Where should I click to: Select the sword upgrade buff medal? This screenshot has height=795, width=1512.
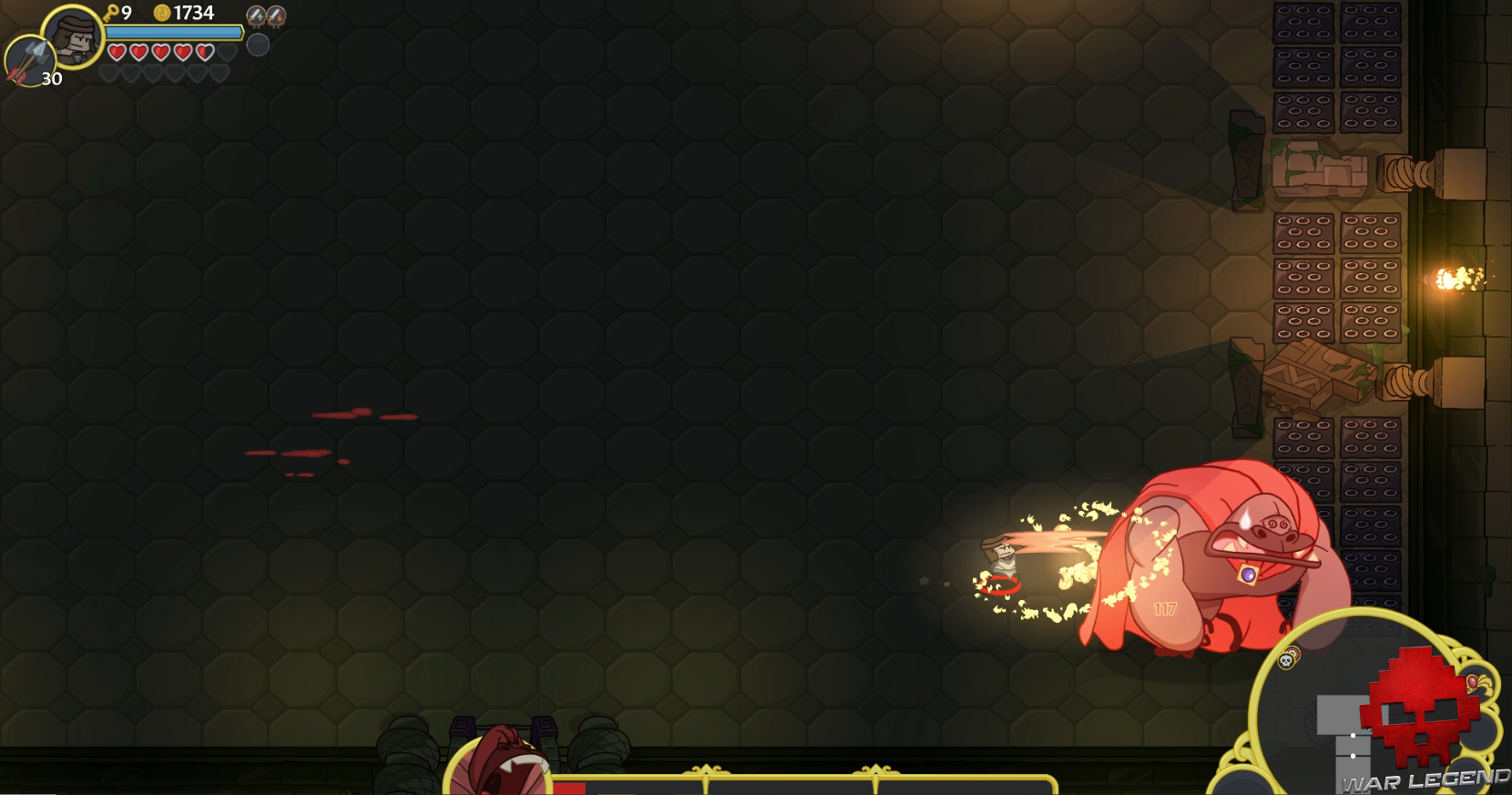256,16
